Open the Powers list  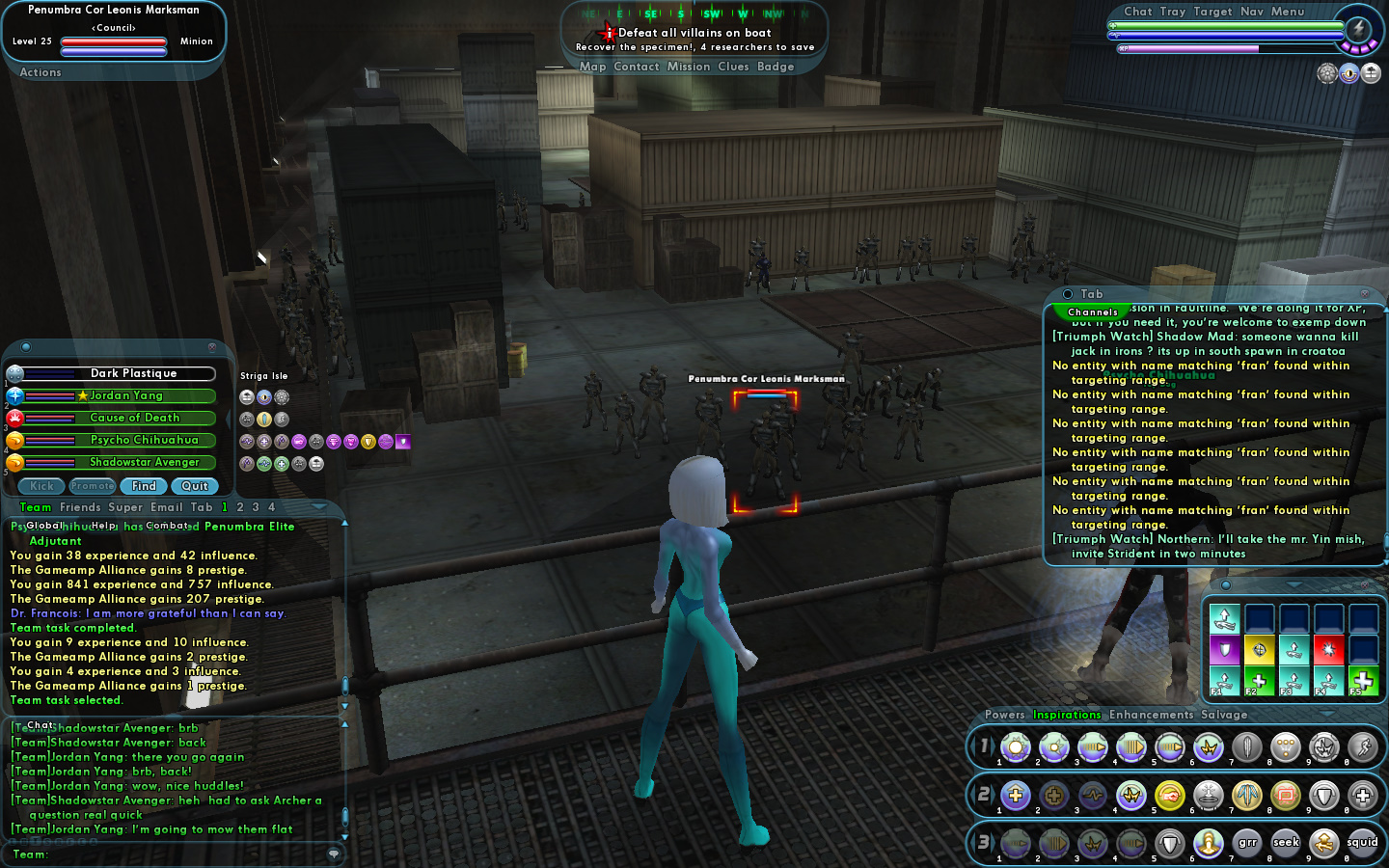coord(1004,715)
